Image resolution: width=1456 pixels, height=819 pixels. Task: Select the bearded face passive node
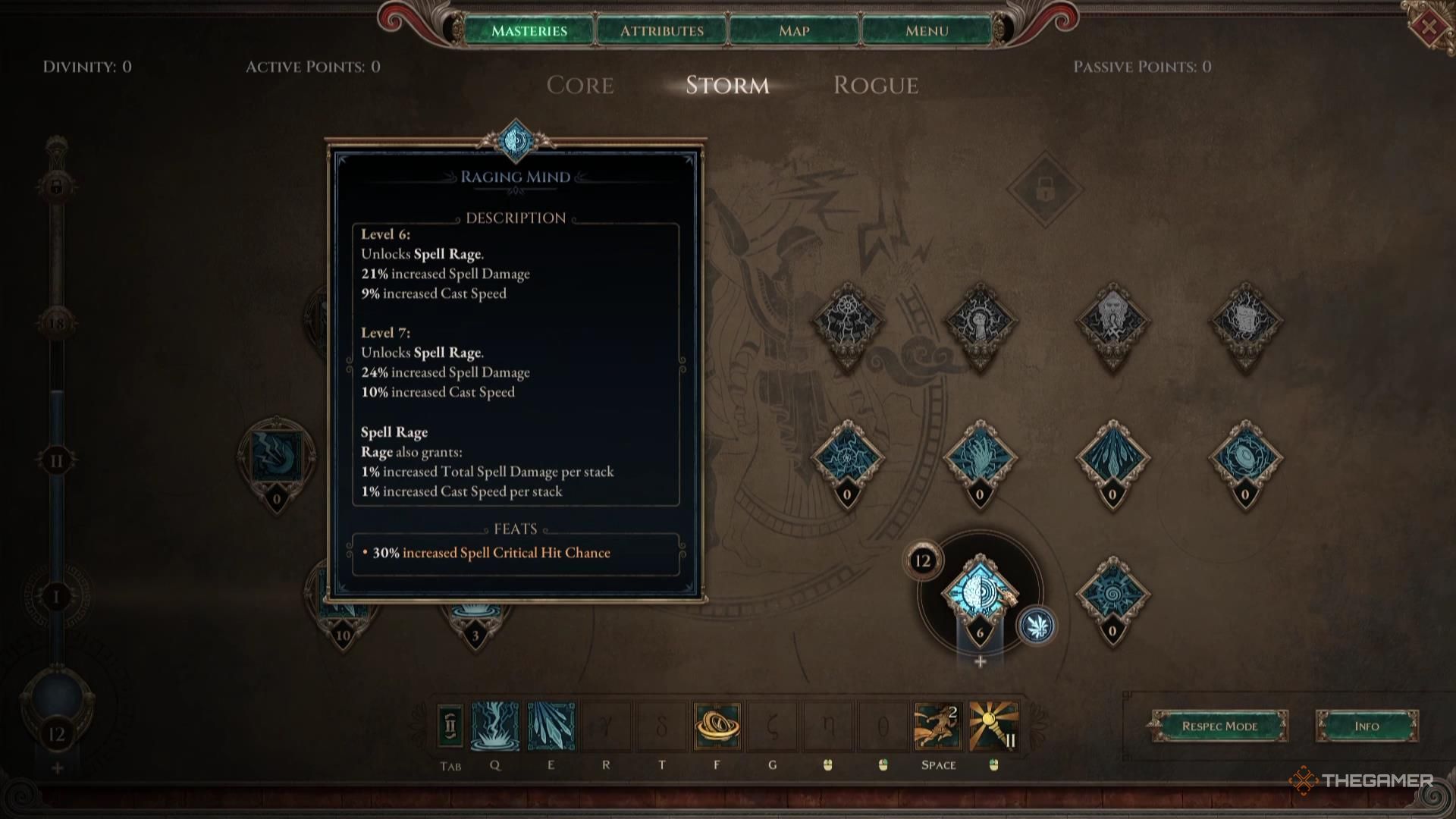pos(1112,322)
